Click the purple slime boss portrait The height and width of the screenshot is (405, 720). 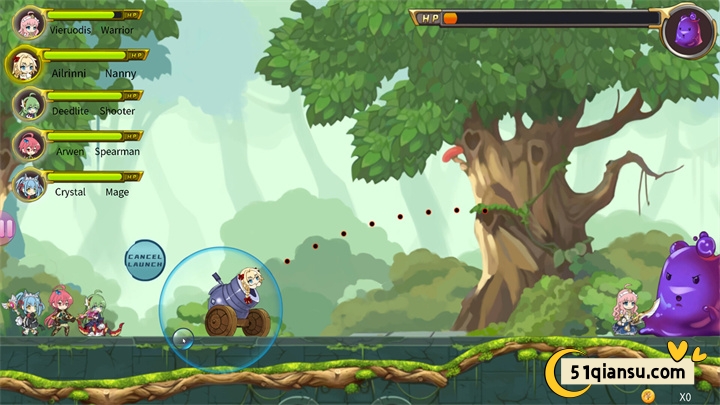click(x=688, y=30)
